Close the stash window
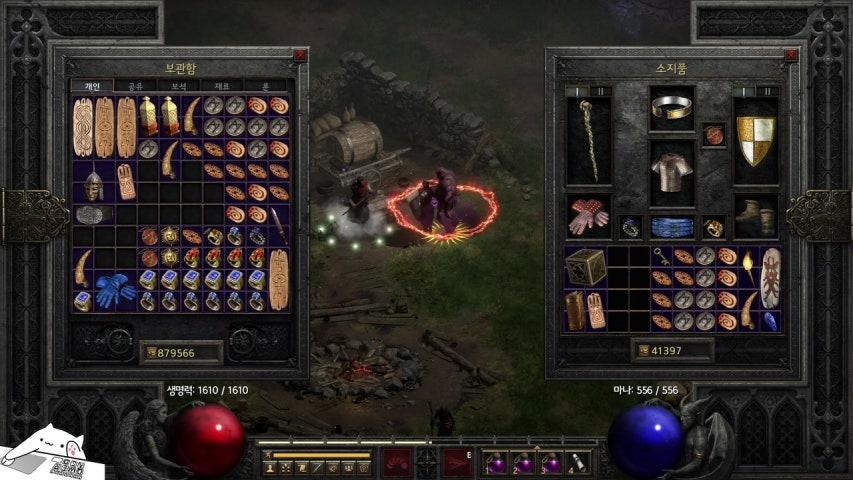 coord(300,56)
